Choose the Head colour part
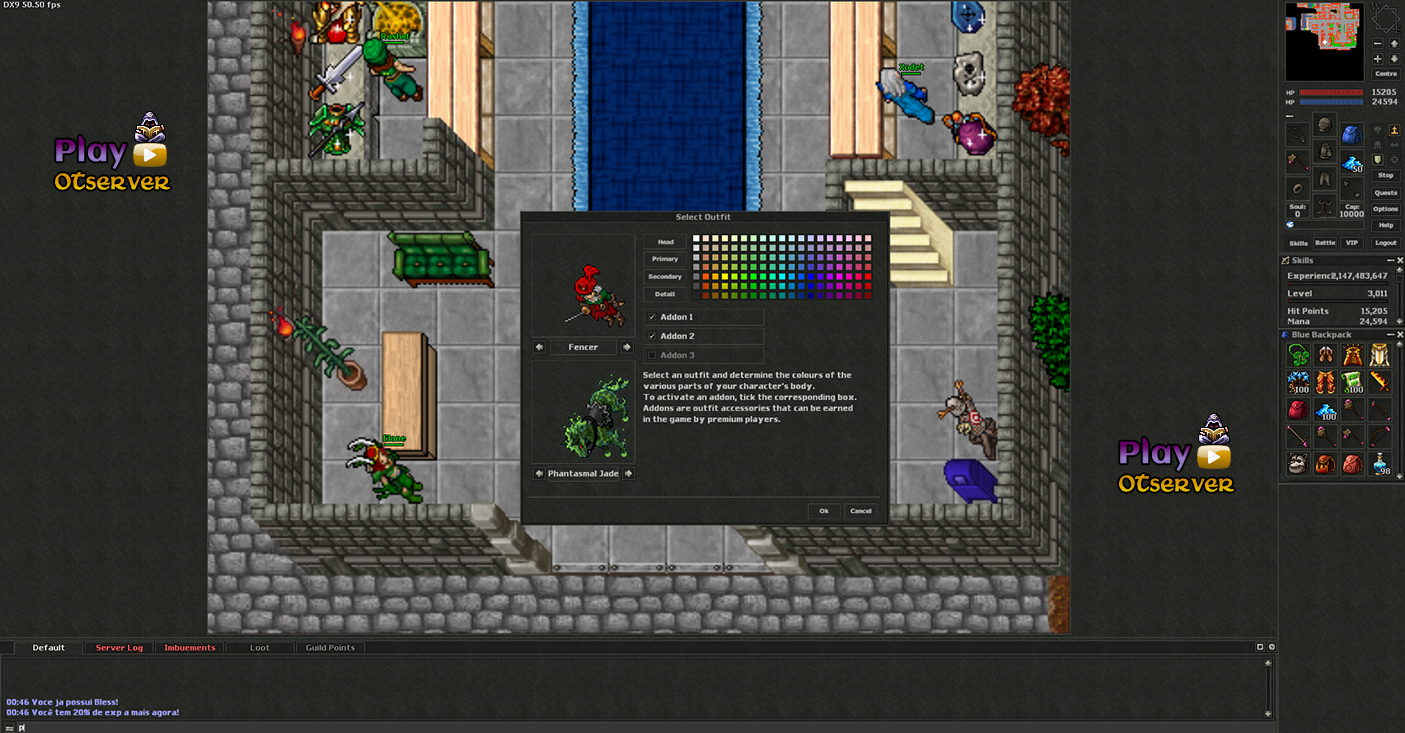1405x733 pixels. coord(665,242)
